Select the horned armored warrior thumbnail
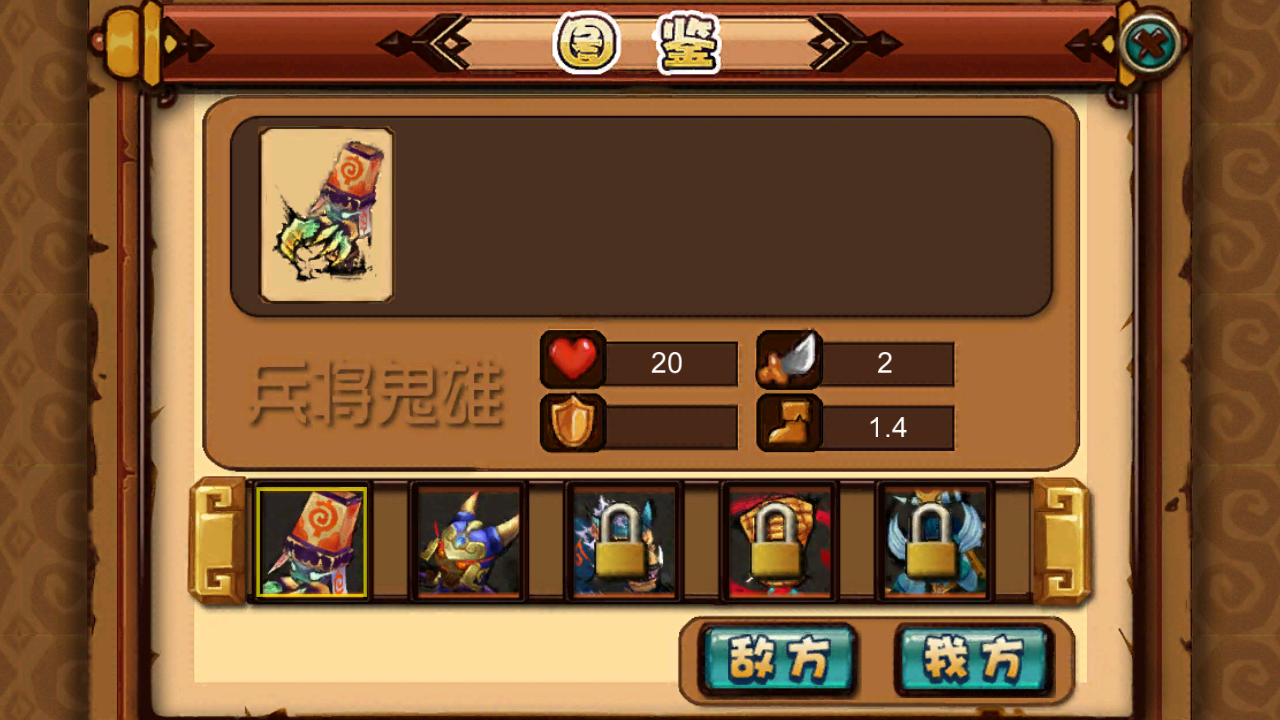Viewport: 1280px width, 720px height. [467, 542]
